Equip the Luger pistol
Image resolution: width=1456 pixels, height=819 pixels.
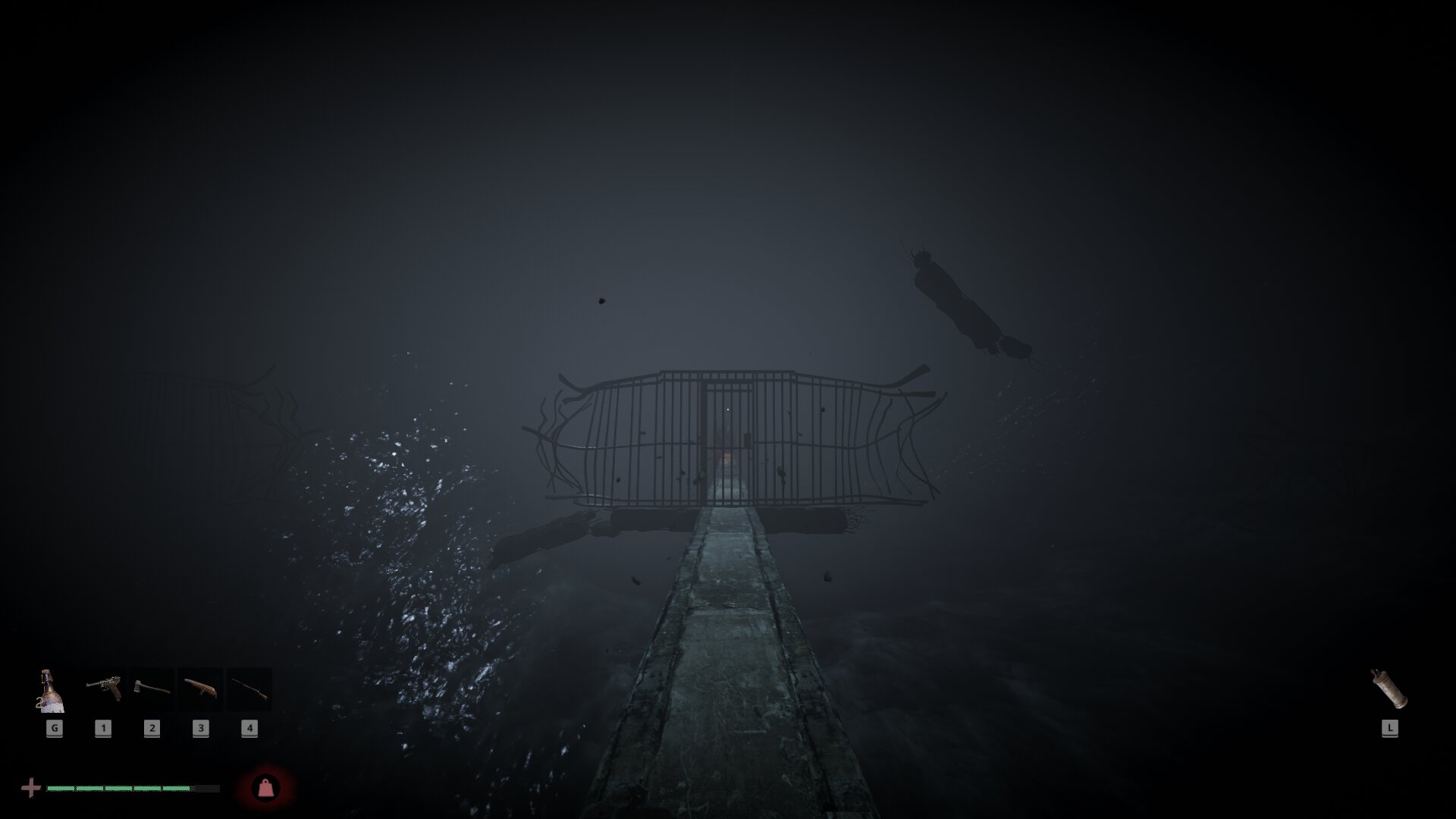point(103,689)
